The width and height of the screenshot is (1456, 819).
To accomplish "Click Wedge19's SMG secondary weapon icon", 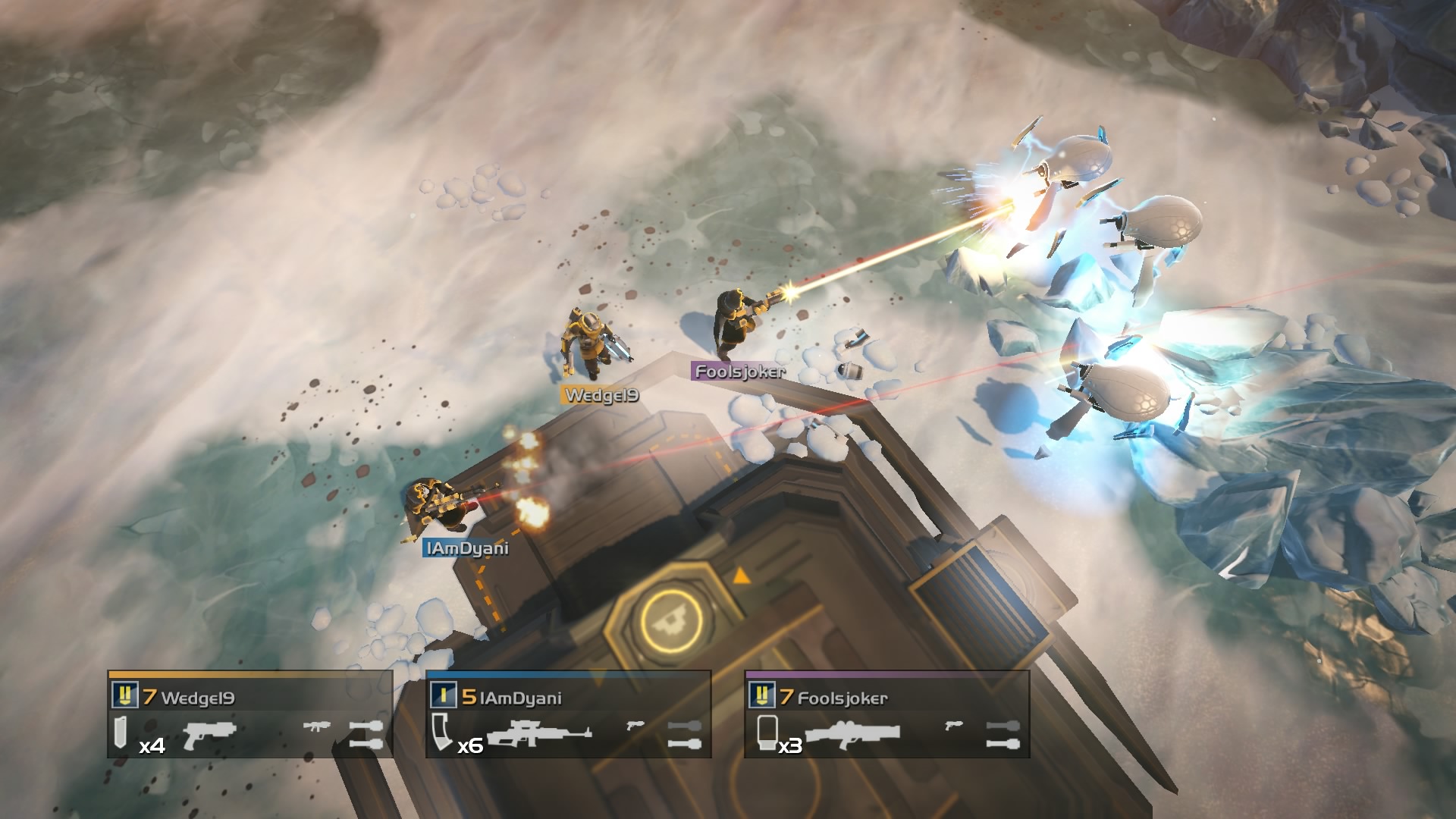I will coord(318,726).
